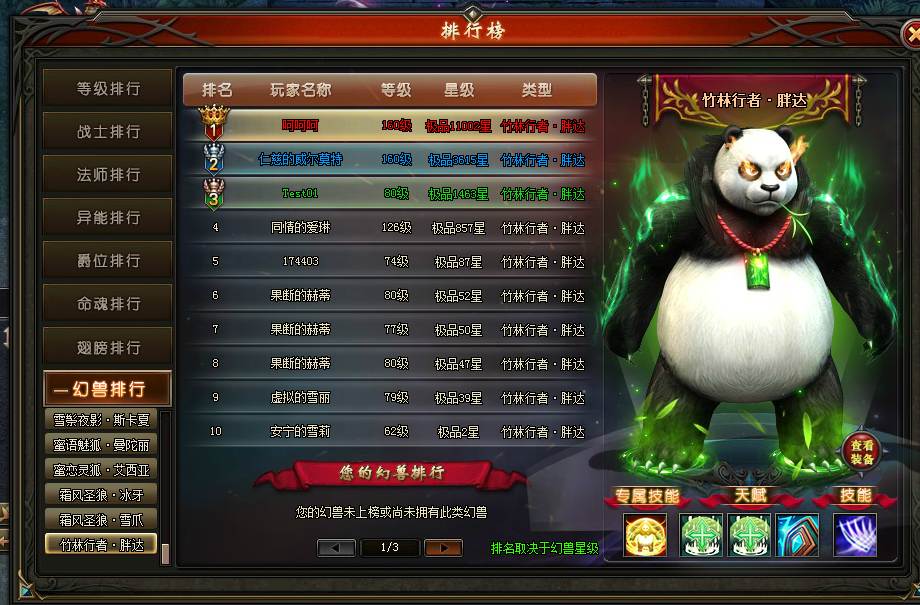This screenshot has width=920, height=605.
Task: Click the rank 2 row 仁慈的威尔莫特
Action: pyautogui.click(x=390, y=160)
